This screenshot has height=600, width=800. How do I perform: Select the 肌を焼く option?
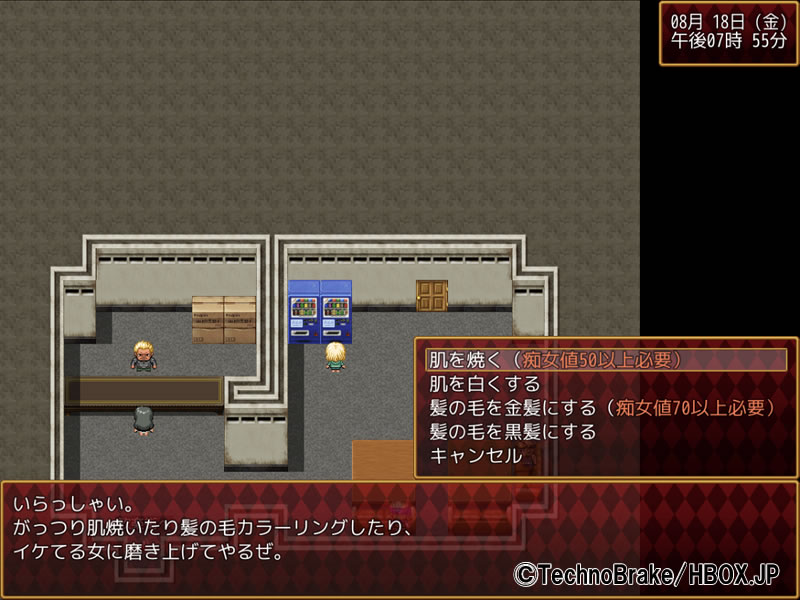pyautogui.click(x=555, y=360)
